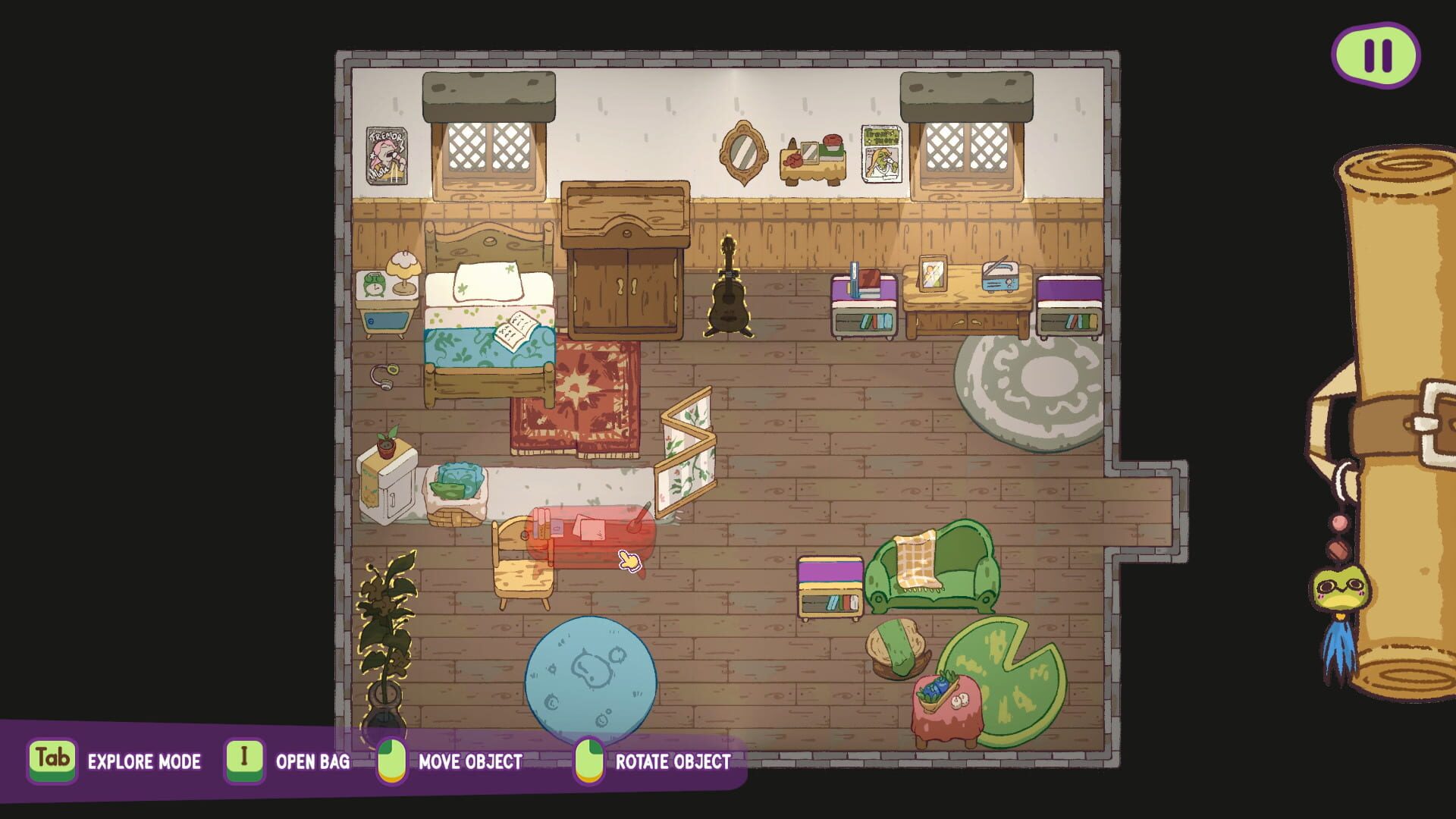Click the I key icon next to Open Bag

245,762
